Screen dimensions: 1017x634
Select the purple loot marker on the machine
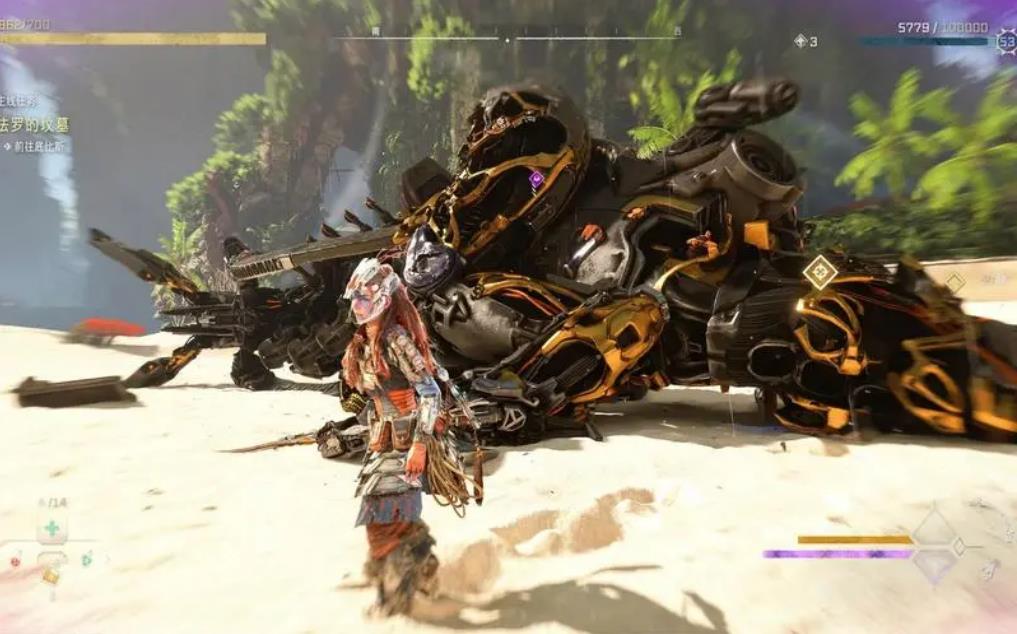(536, 179)
